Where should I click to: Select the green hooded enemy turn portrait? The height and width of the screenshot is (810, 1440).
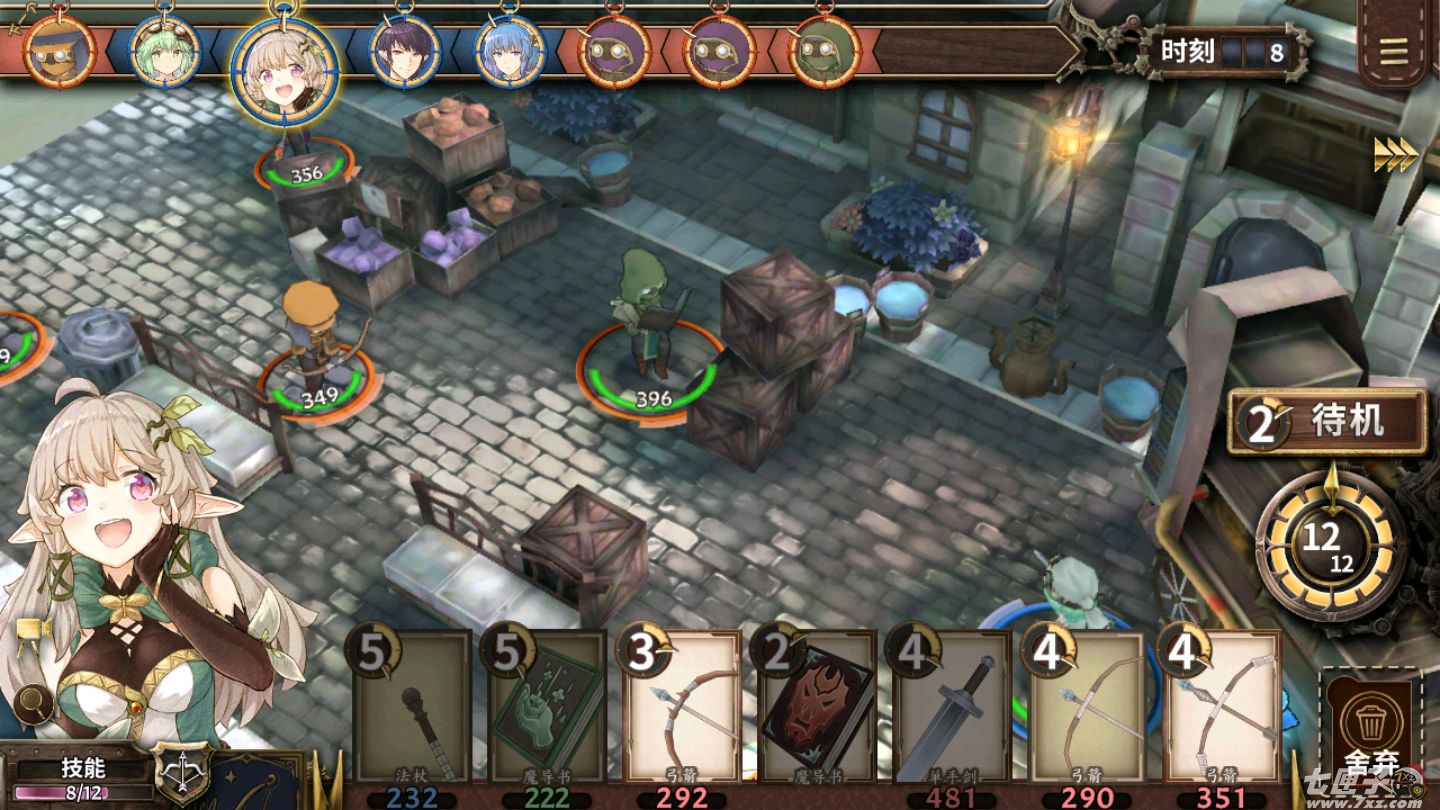(x=824, y=50)
